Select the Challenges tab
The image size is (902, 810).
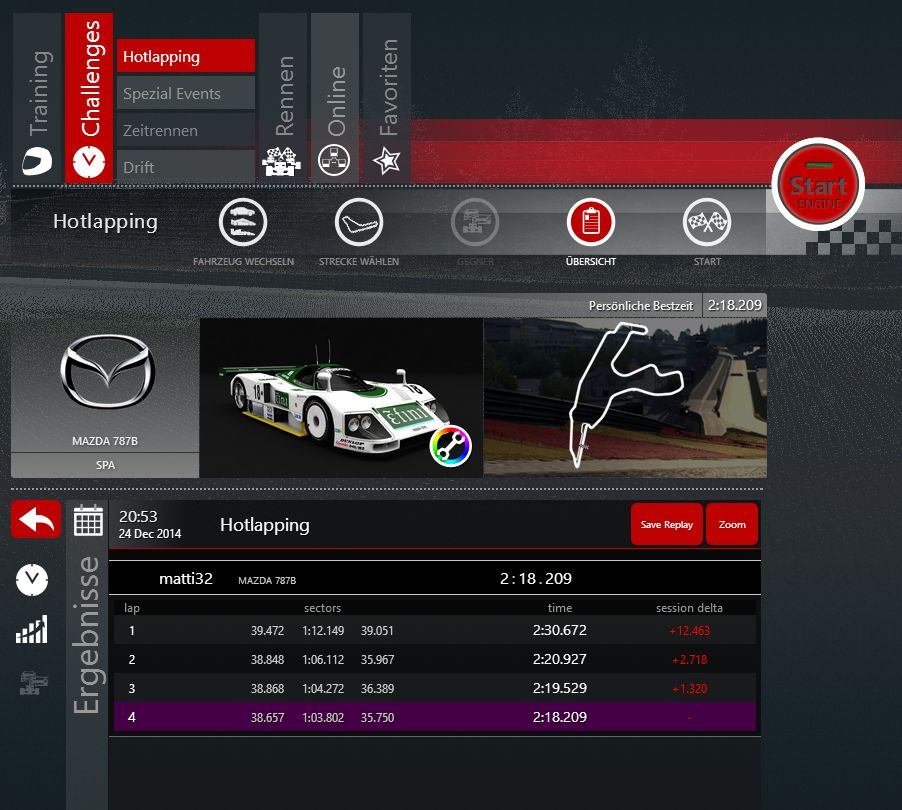click(89, 98)
